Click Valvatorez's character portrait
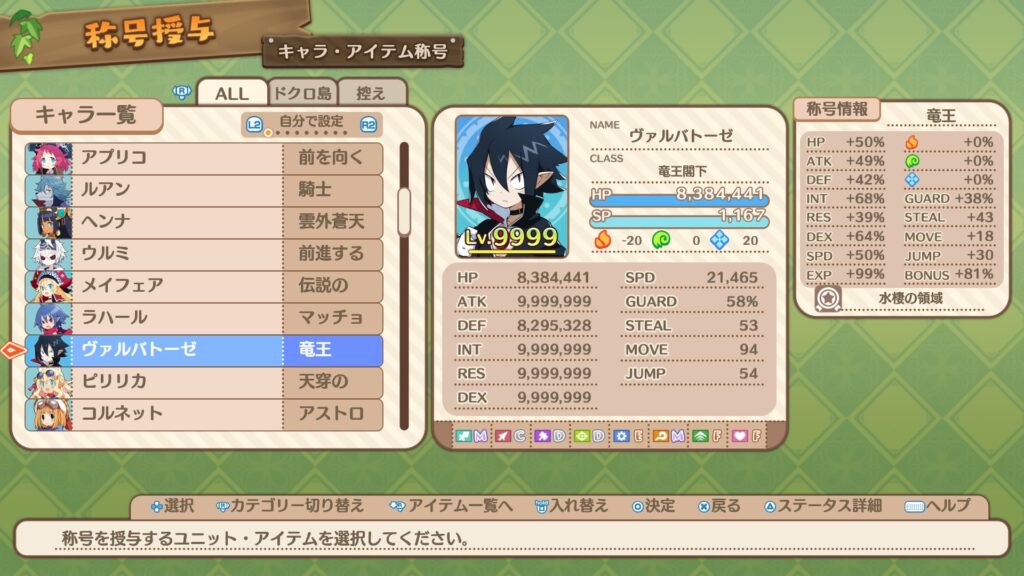The height and width of the screenshot is (576, 1024). click(x=512, y=186)
